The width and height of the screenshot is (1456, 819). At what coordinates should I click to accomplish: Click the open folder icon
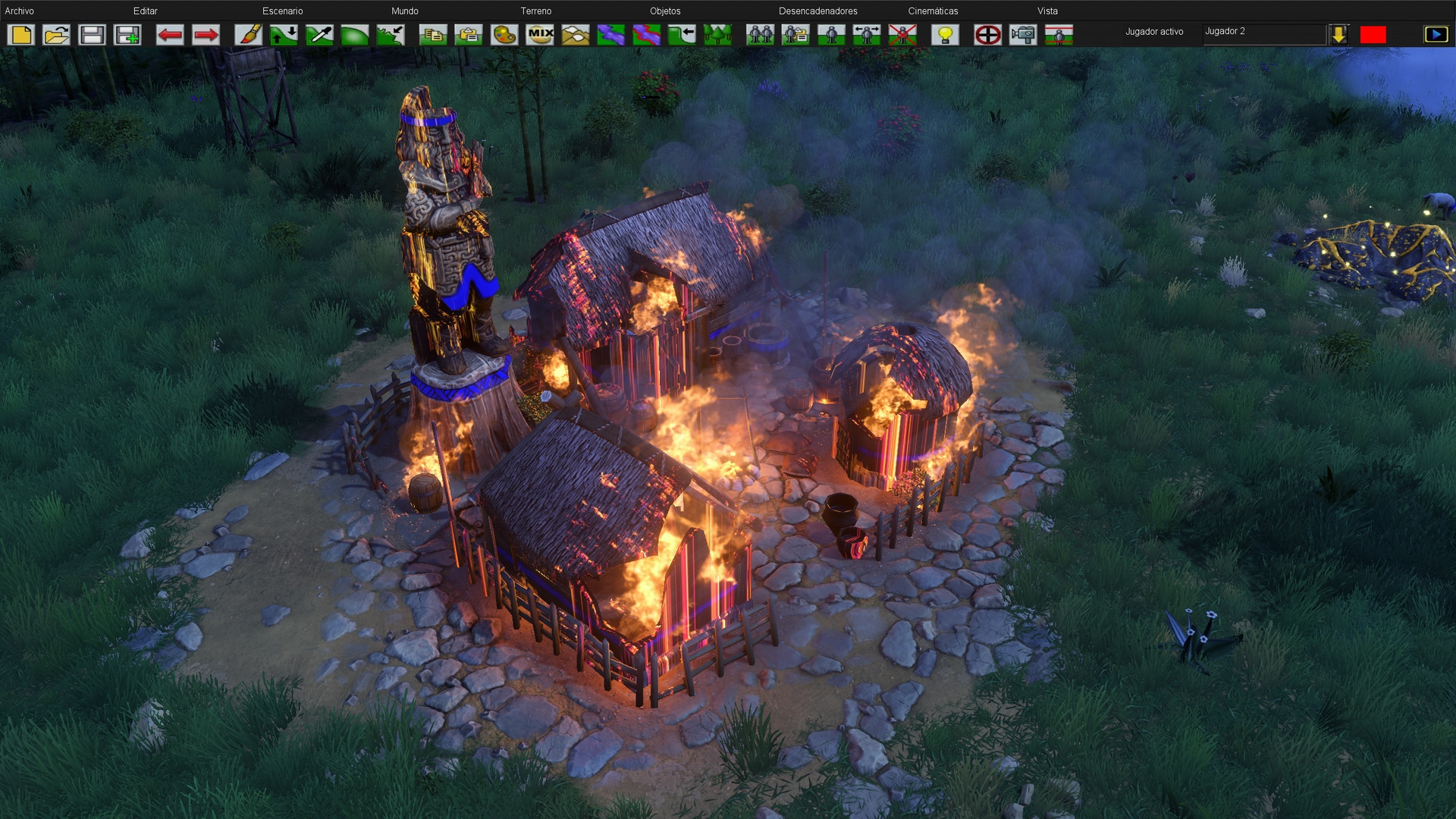(x=57, y=35)
